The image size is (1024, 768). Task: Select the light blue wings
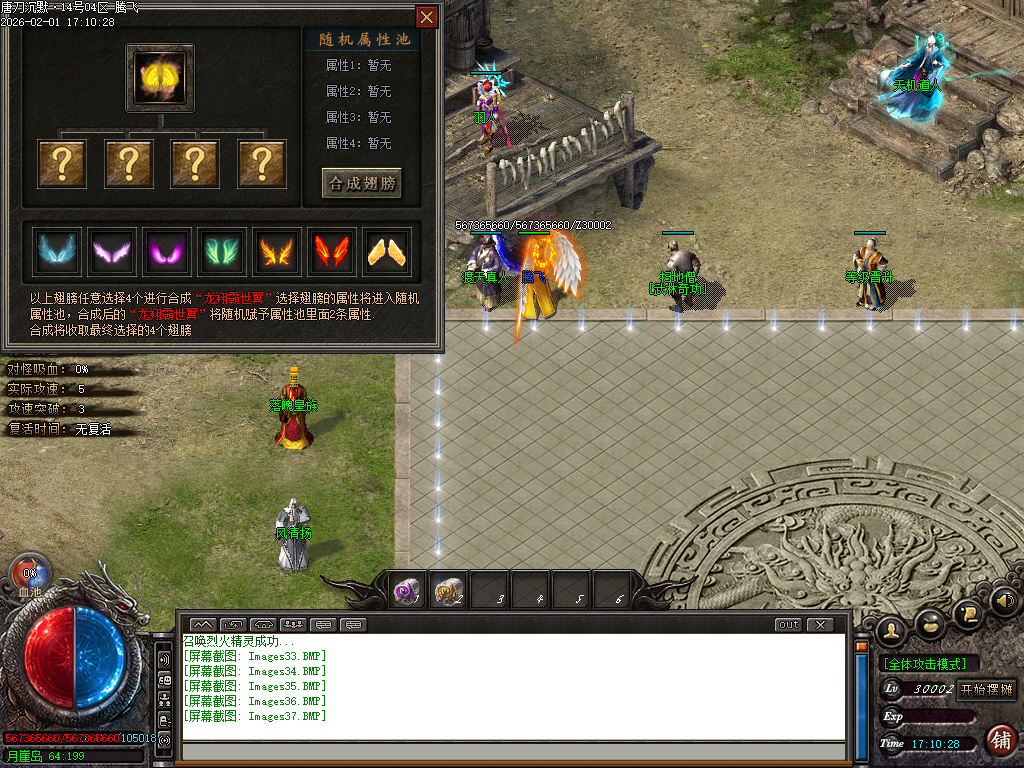(x=55, y=250)
